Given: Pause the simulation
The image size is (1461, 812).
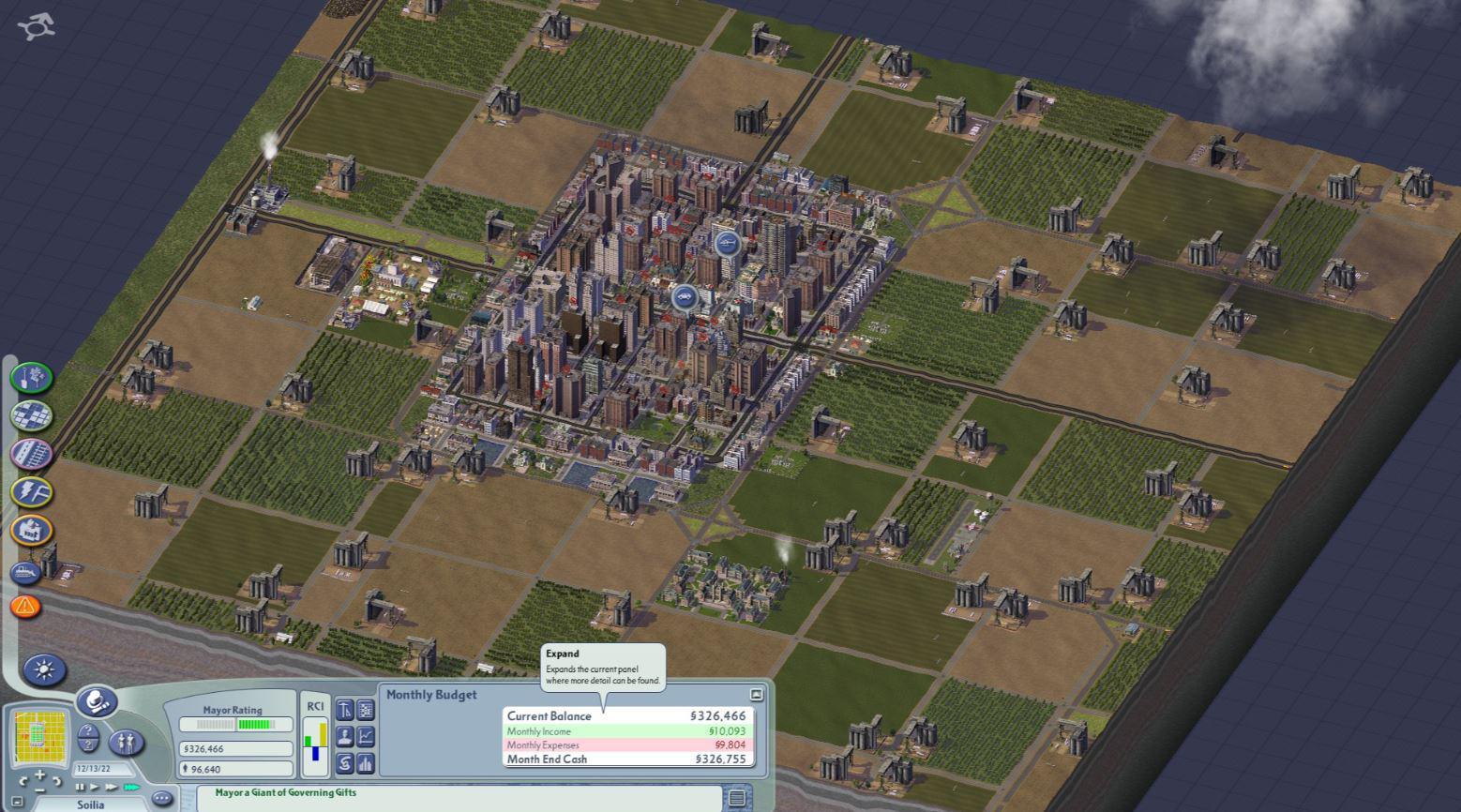Looking at the screenshot, I should [80, 788].
